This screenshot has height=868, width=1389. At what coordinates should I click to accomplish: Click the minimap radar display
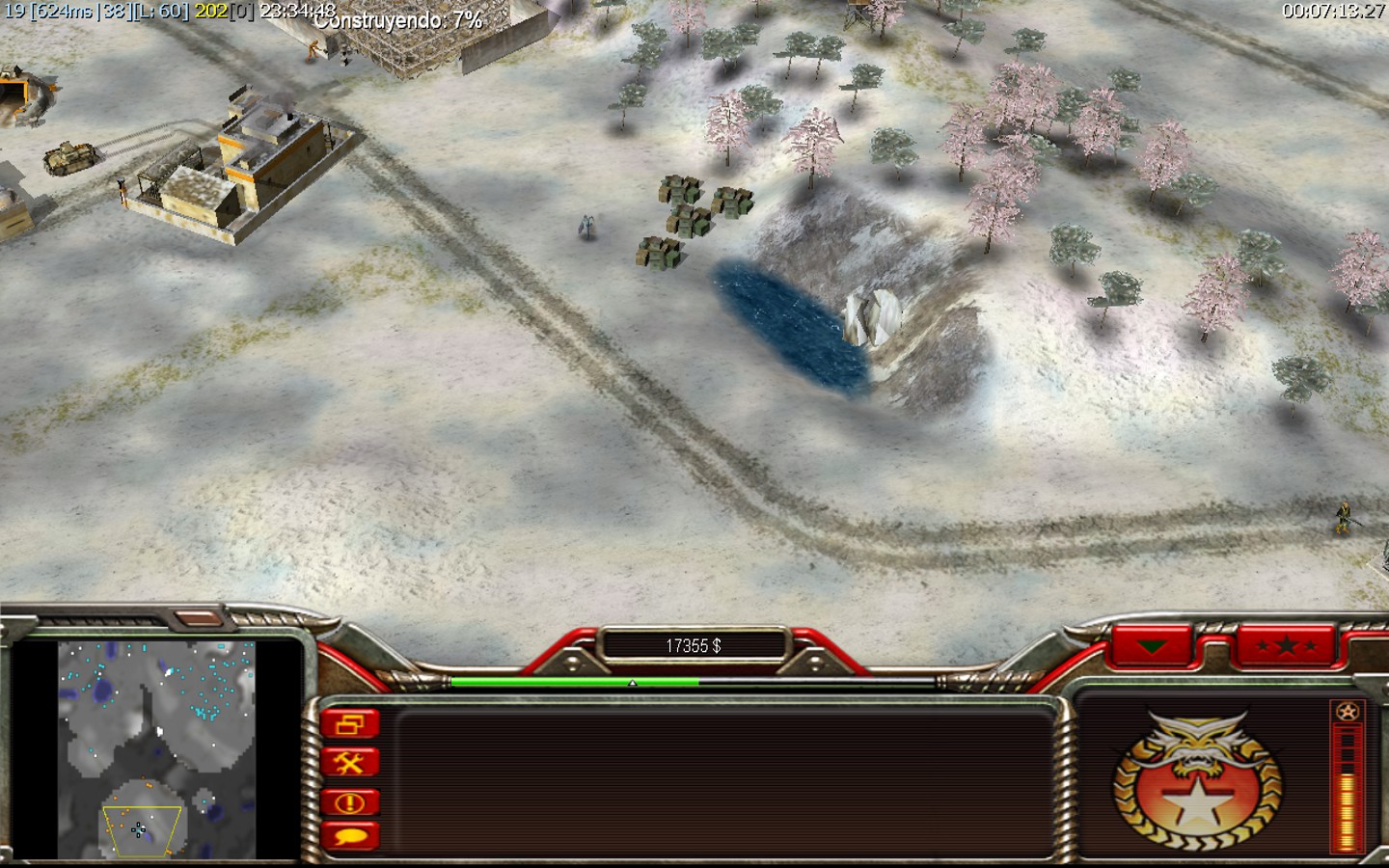point(156,748)
